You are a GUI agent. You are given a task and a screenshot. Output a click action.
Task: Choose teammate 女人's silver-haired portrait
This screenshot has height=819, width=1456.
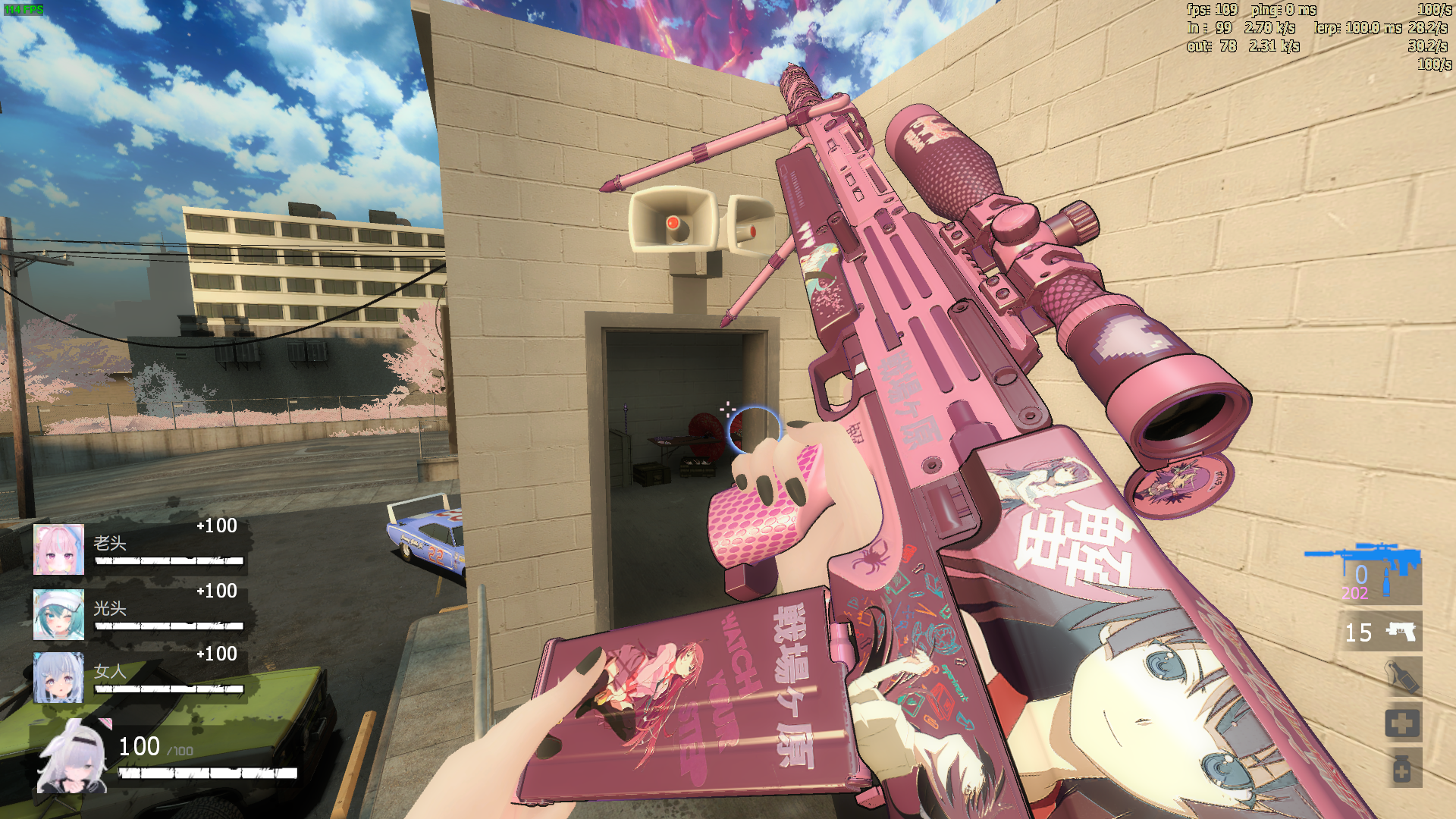coord(58,677)
